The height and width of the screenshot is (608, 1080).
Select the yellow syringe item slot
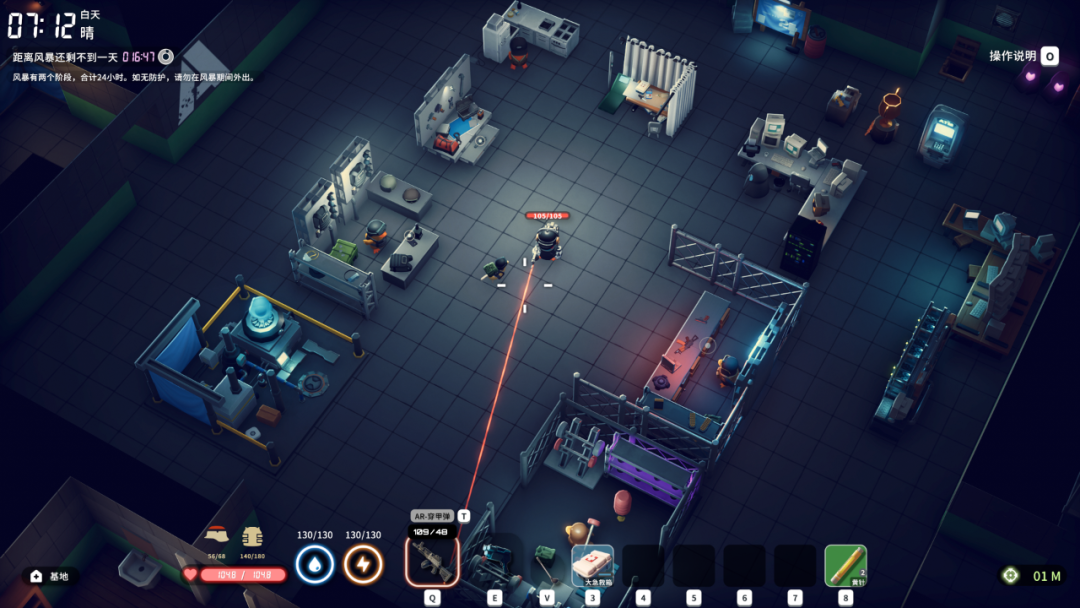click(845, 565)
